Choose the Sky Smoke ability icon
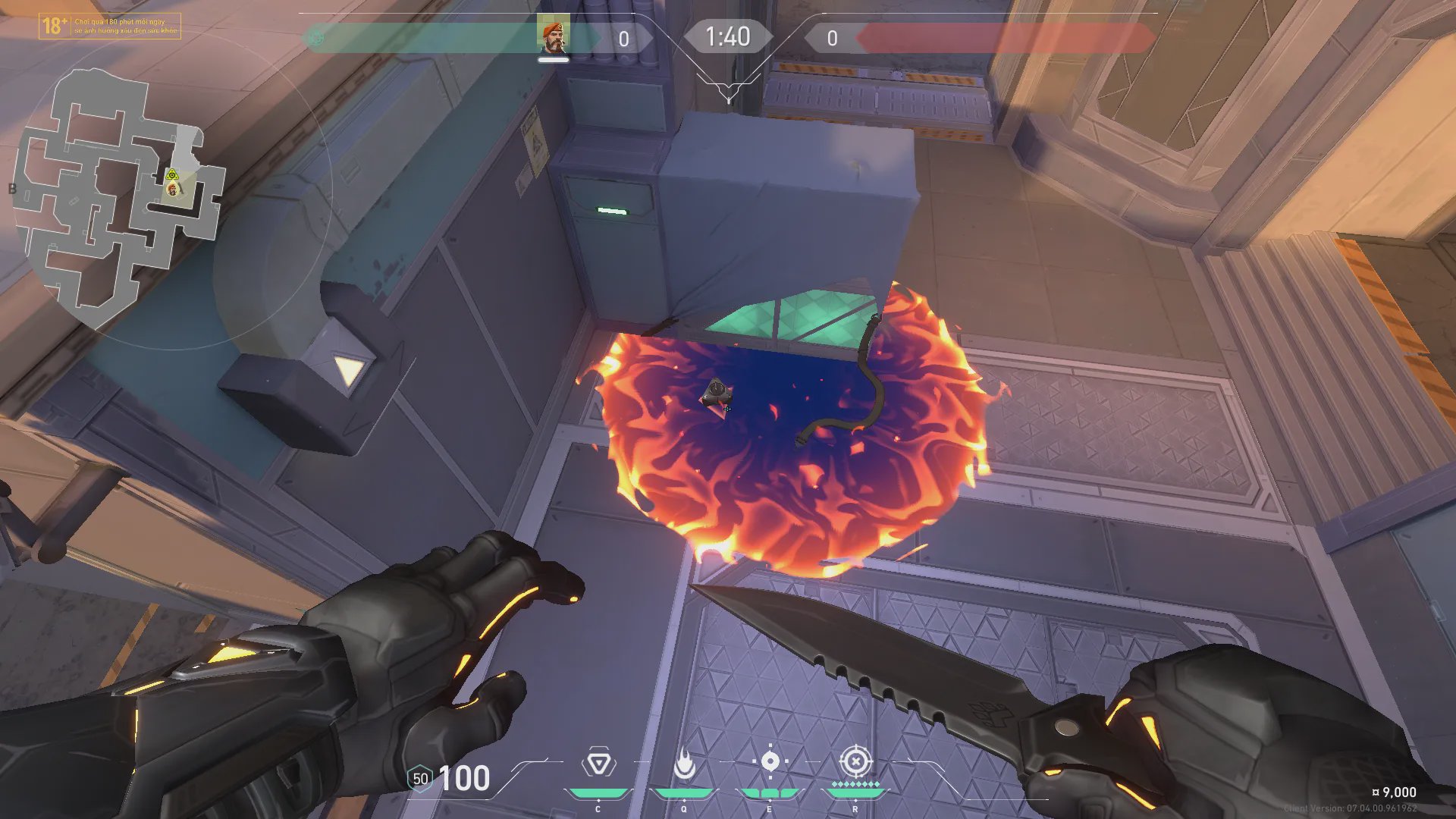Image resolution: width=1456 pixels, height=819 pixels. pyautogui.click(x=770, y=761)
